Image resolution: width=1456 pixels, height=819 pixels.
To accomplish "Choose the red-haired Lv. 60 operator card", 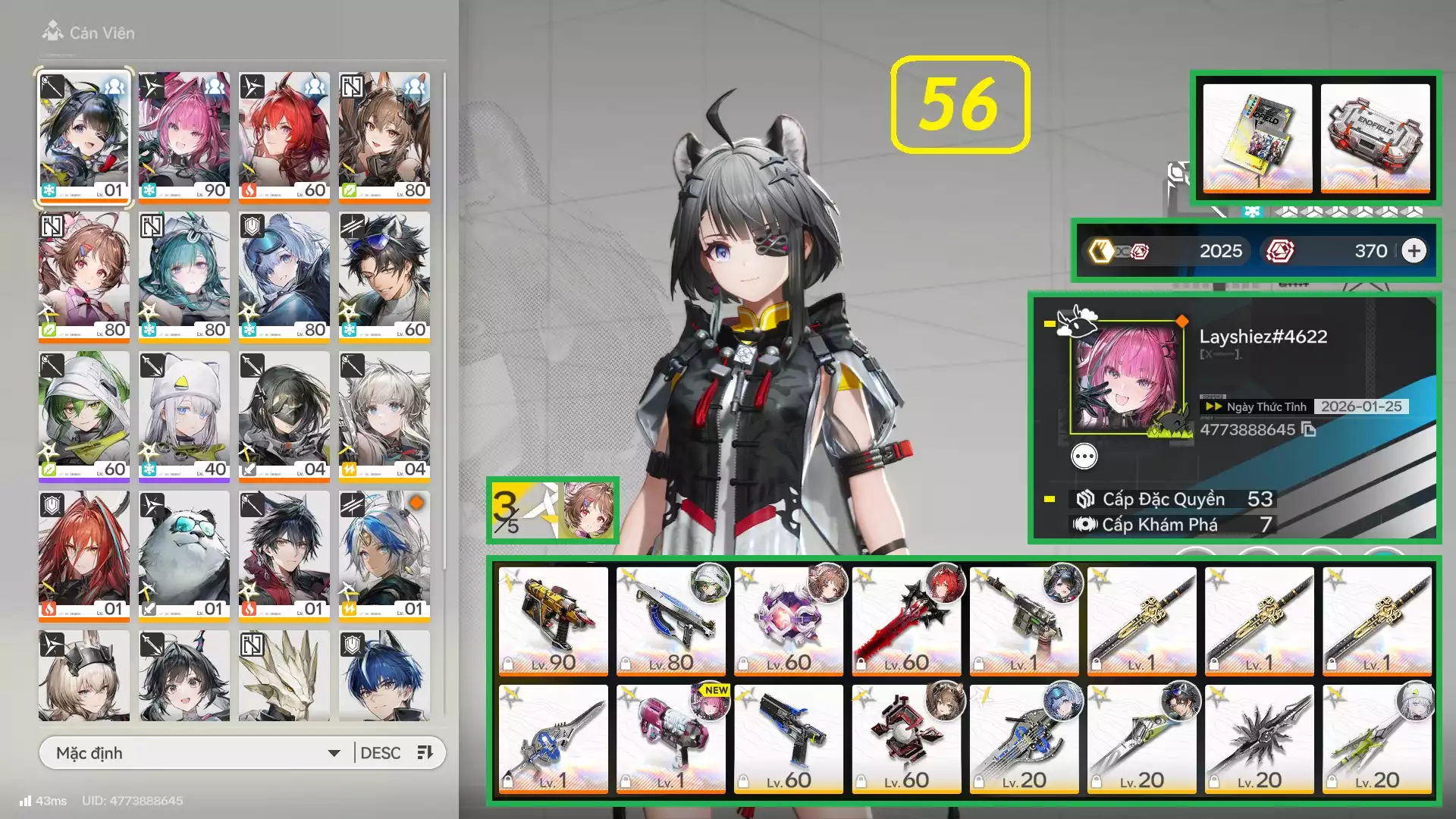I will coord(284,136).
